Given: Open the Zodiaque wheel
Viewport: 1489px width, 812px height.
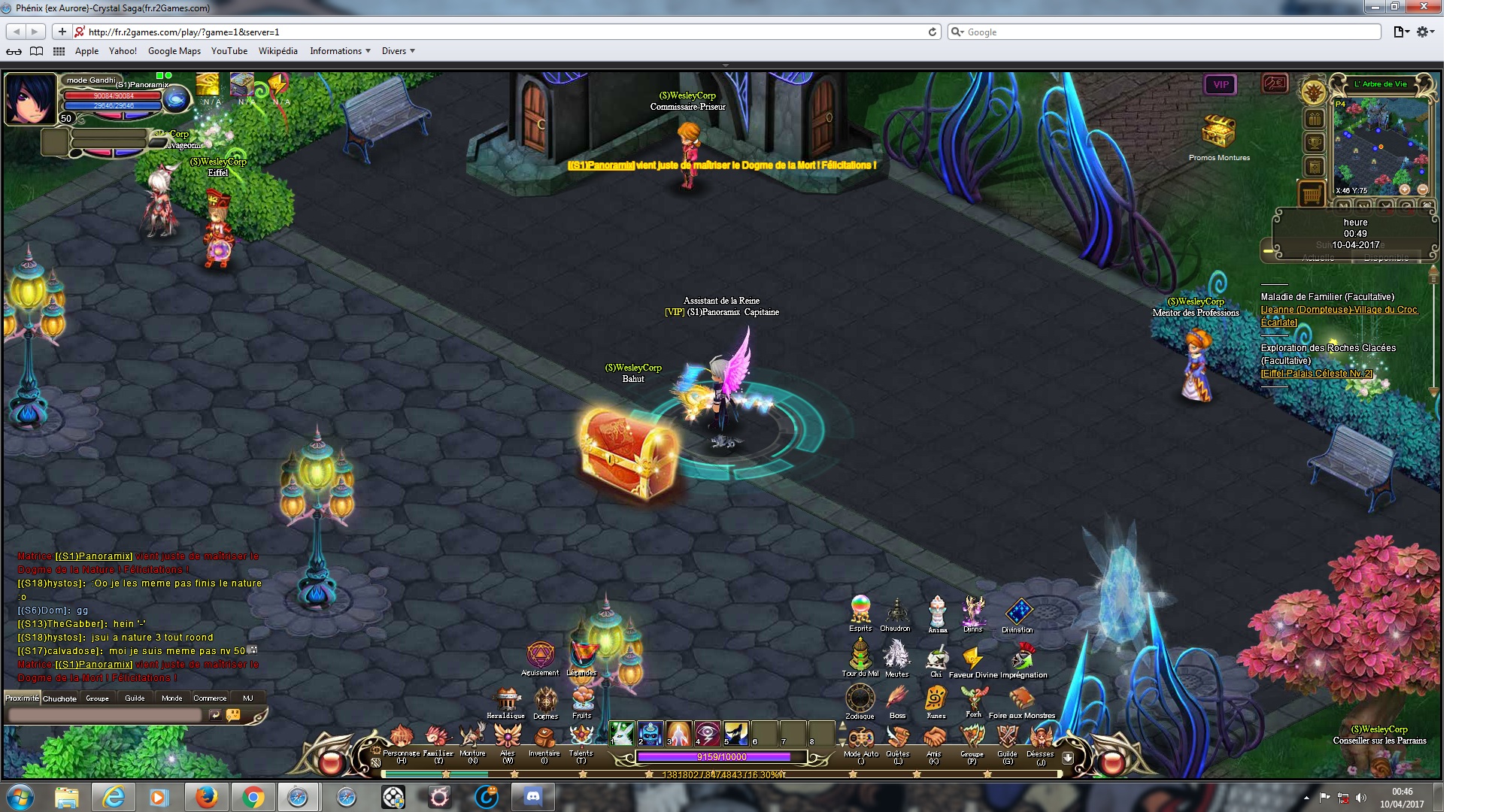Looking at the screenshot, I should (860, 698).
